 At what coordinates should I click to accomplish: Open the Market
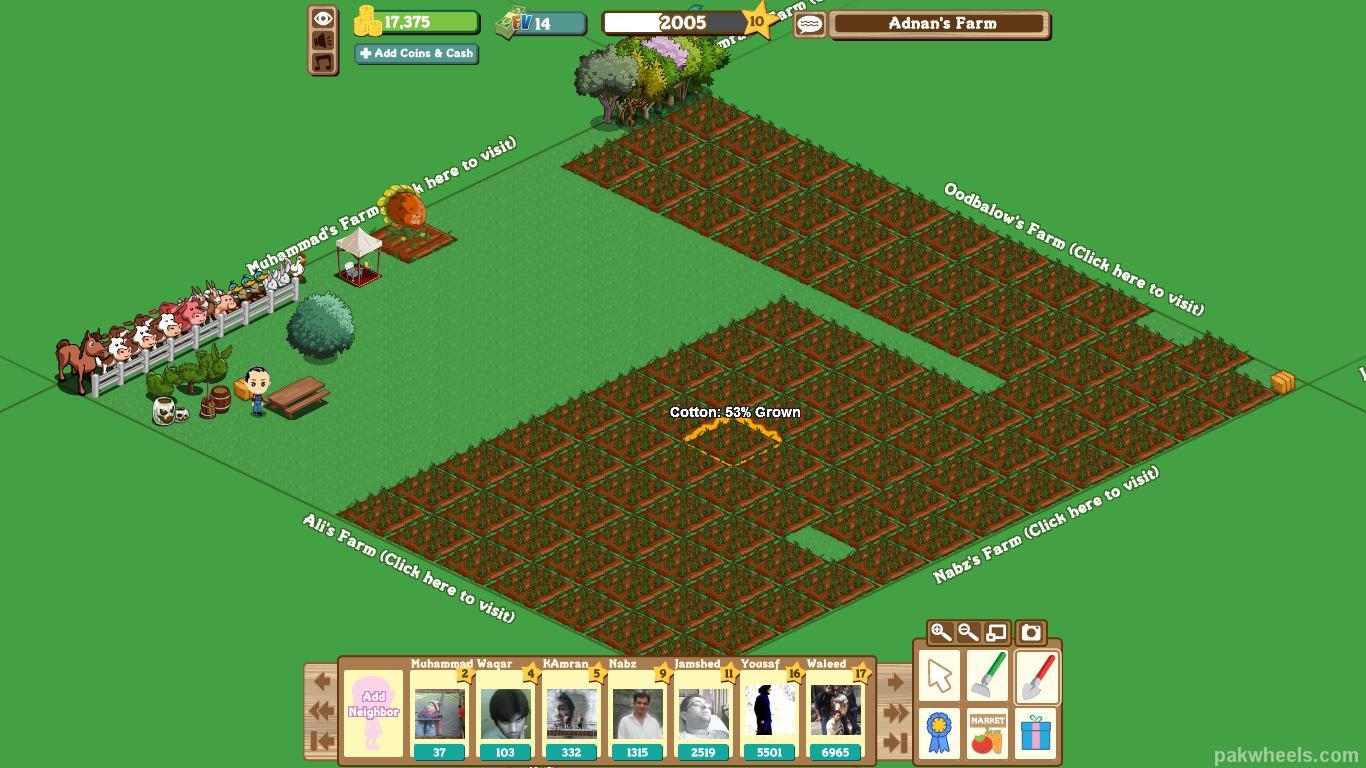(987, 733)
